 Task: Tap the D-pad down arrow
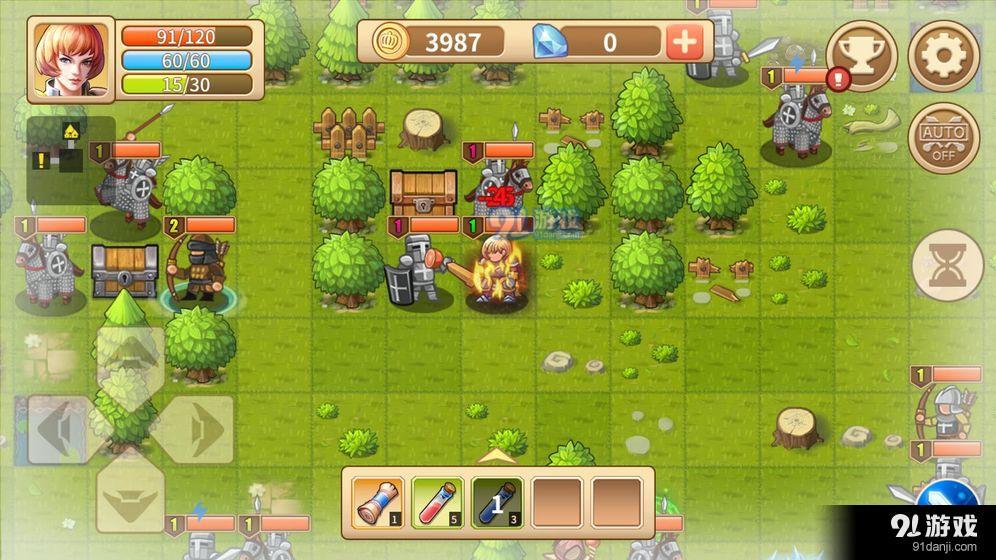(x=130, y=493)
